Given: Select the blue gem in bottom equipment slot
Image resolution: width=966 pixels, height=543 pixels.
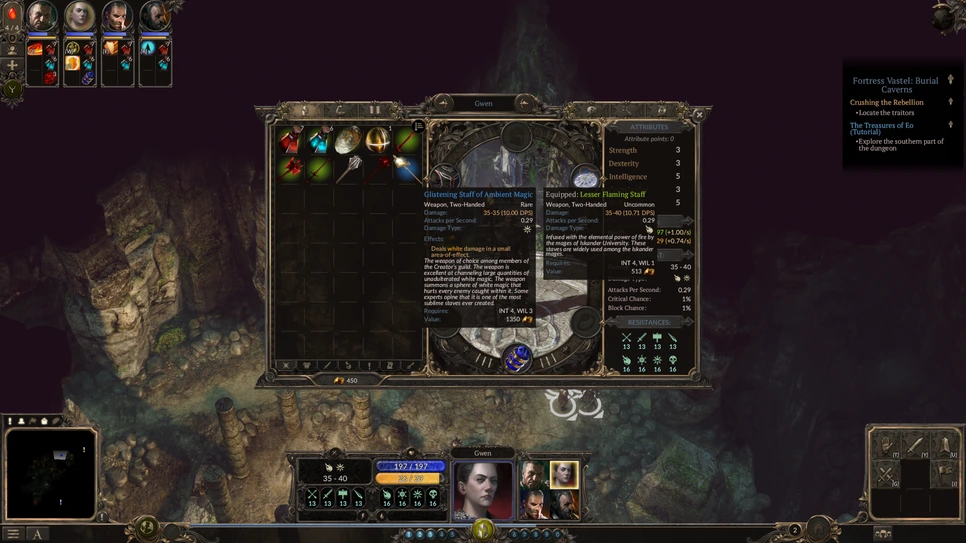Looking at the screenshot, I should tap(517, 358).
